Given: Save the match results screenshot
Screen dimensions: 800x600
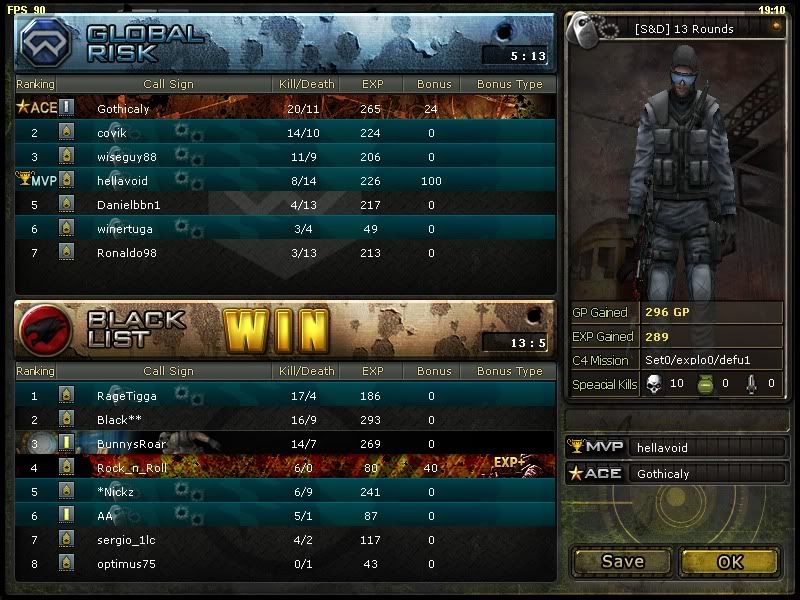Looking at the screenshot, I should [622, 562].
